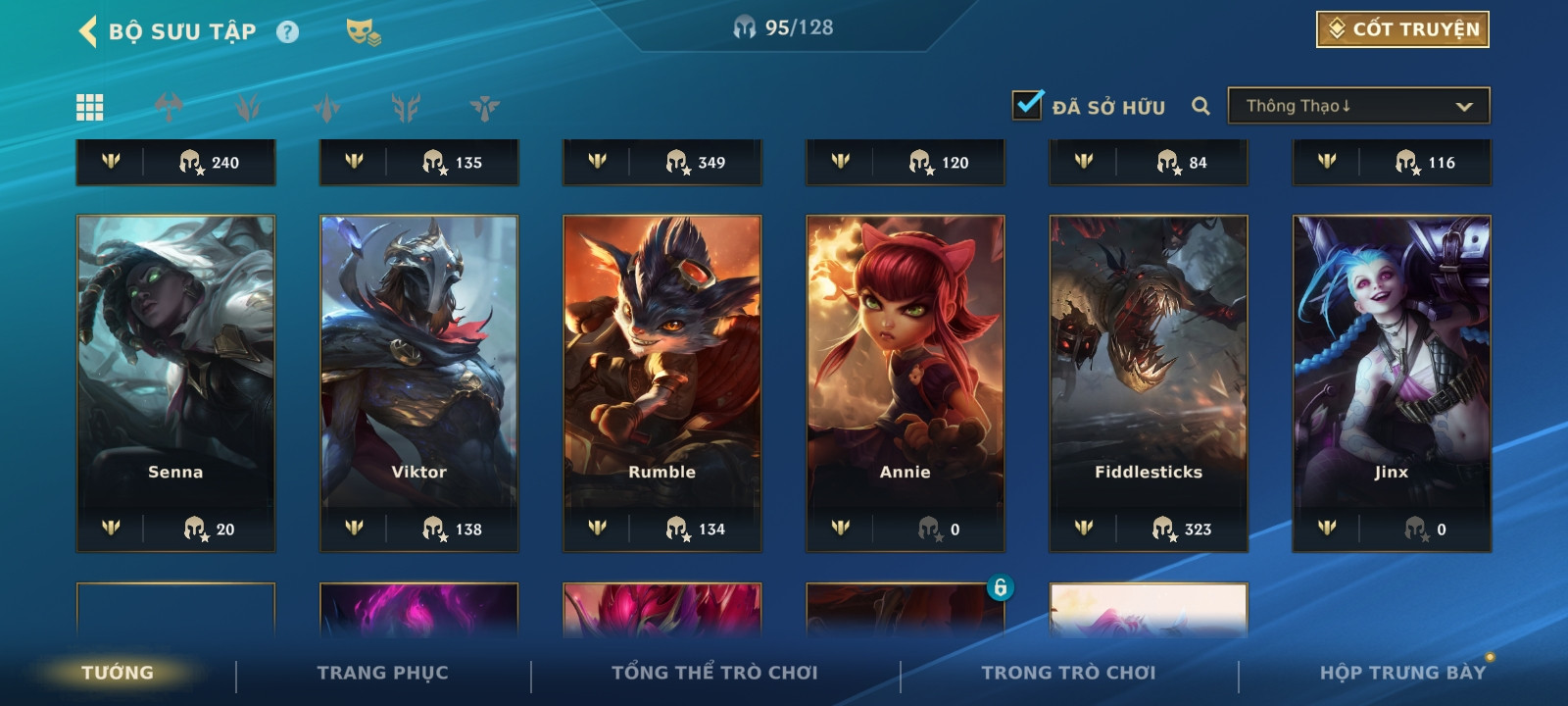Go back using the Bộ Sưu Tập arrow
This screenshot has width=1568, height=706.
click(88, 31)
